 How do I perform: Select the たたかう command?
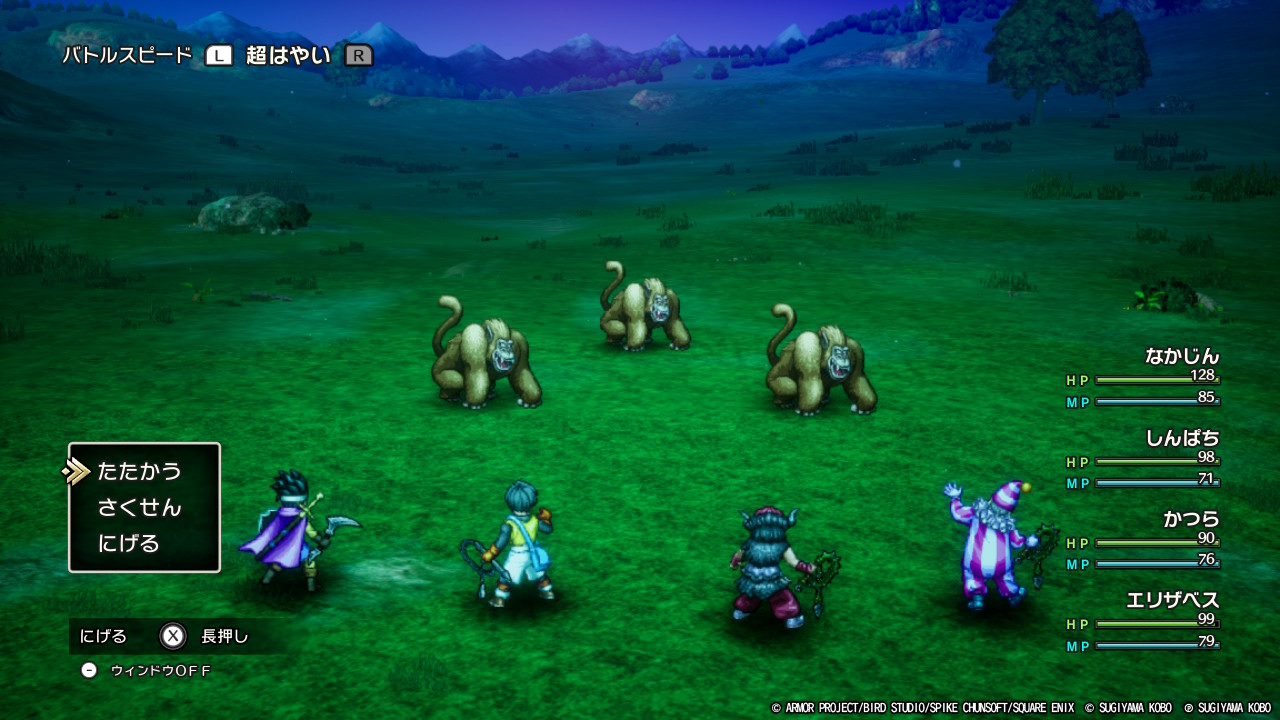pos(140,471)
